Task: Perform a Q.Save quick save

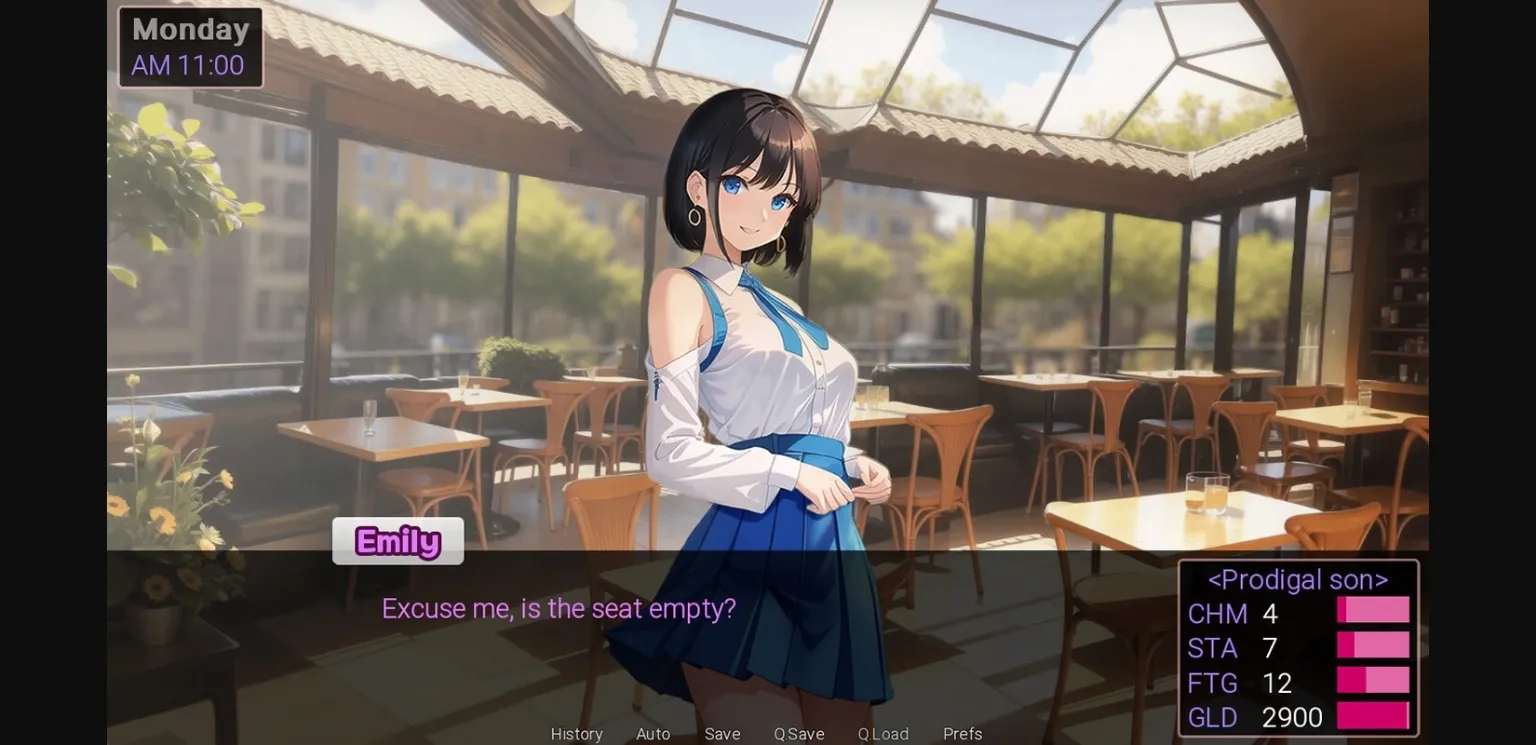Action: (x=797, y=733)
